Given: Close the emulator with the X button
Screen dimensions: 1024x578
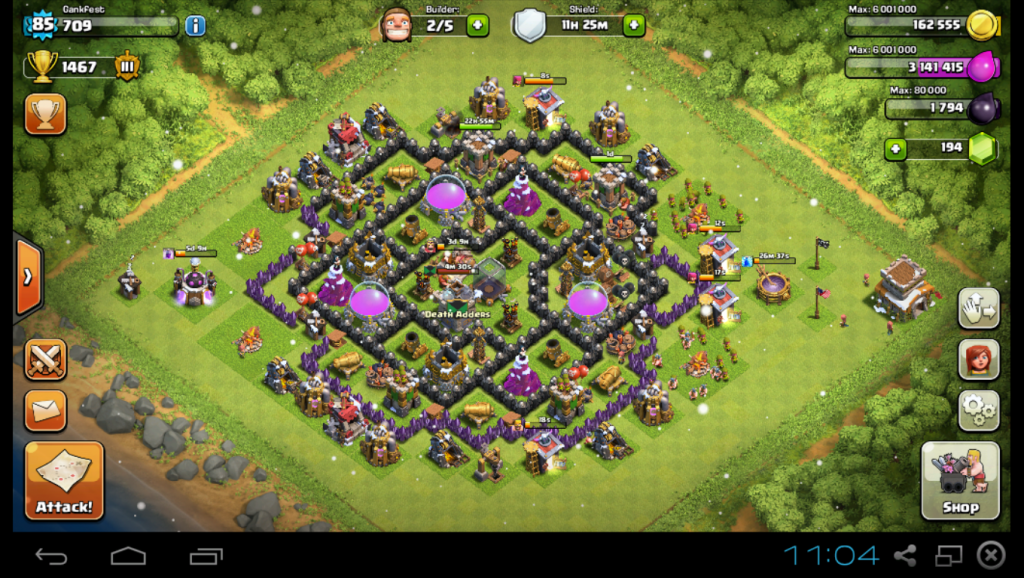Looking at the screenshot, I should pyautogui.click(x=990, y=555).
